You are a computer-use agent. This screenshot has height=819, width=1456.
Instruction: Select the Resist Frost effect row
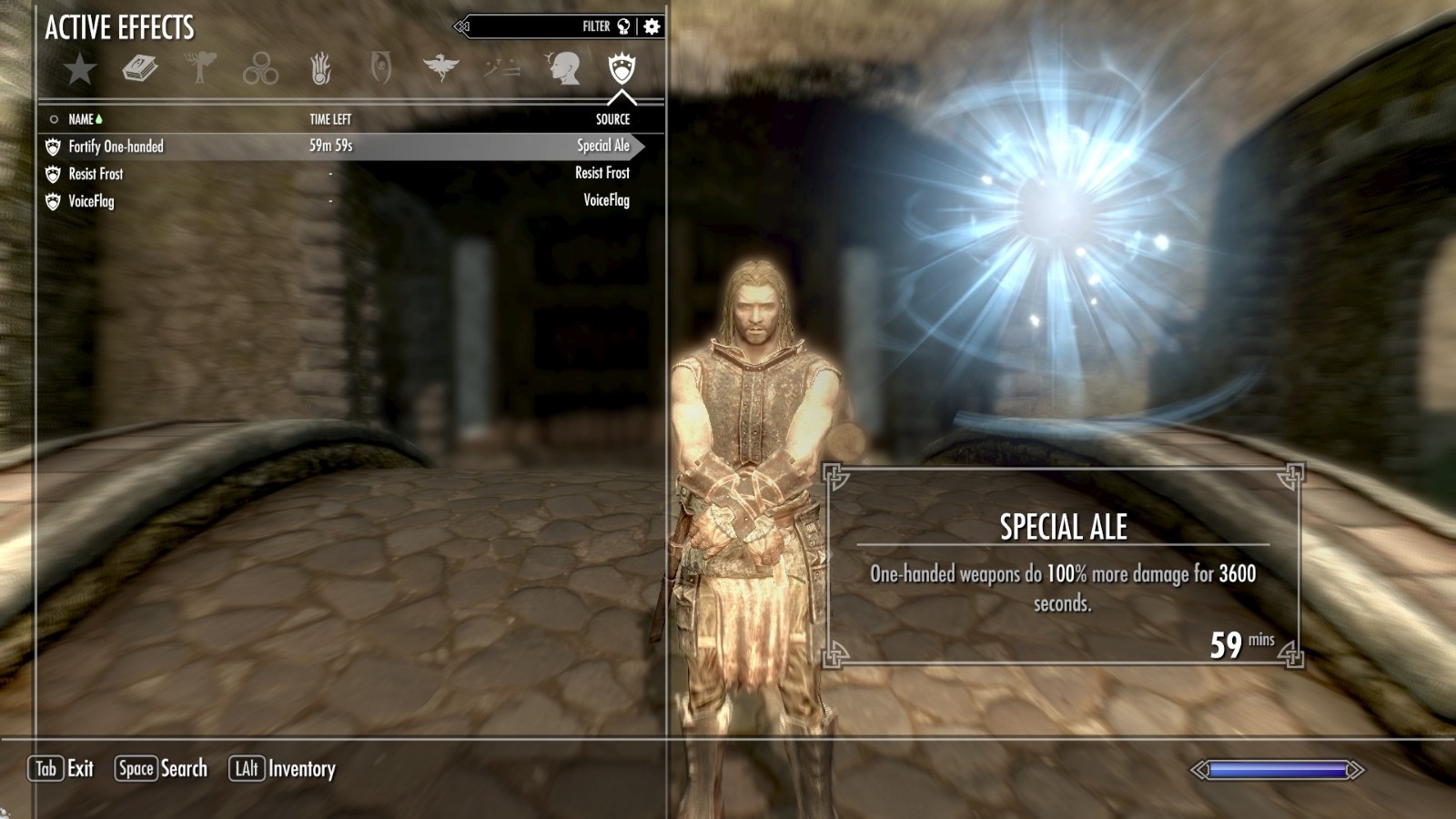[x=337, y=174]
